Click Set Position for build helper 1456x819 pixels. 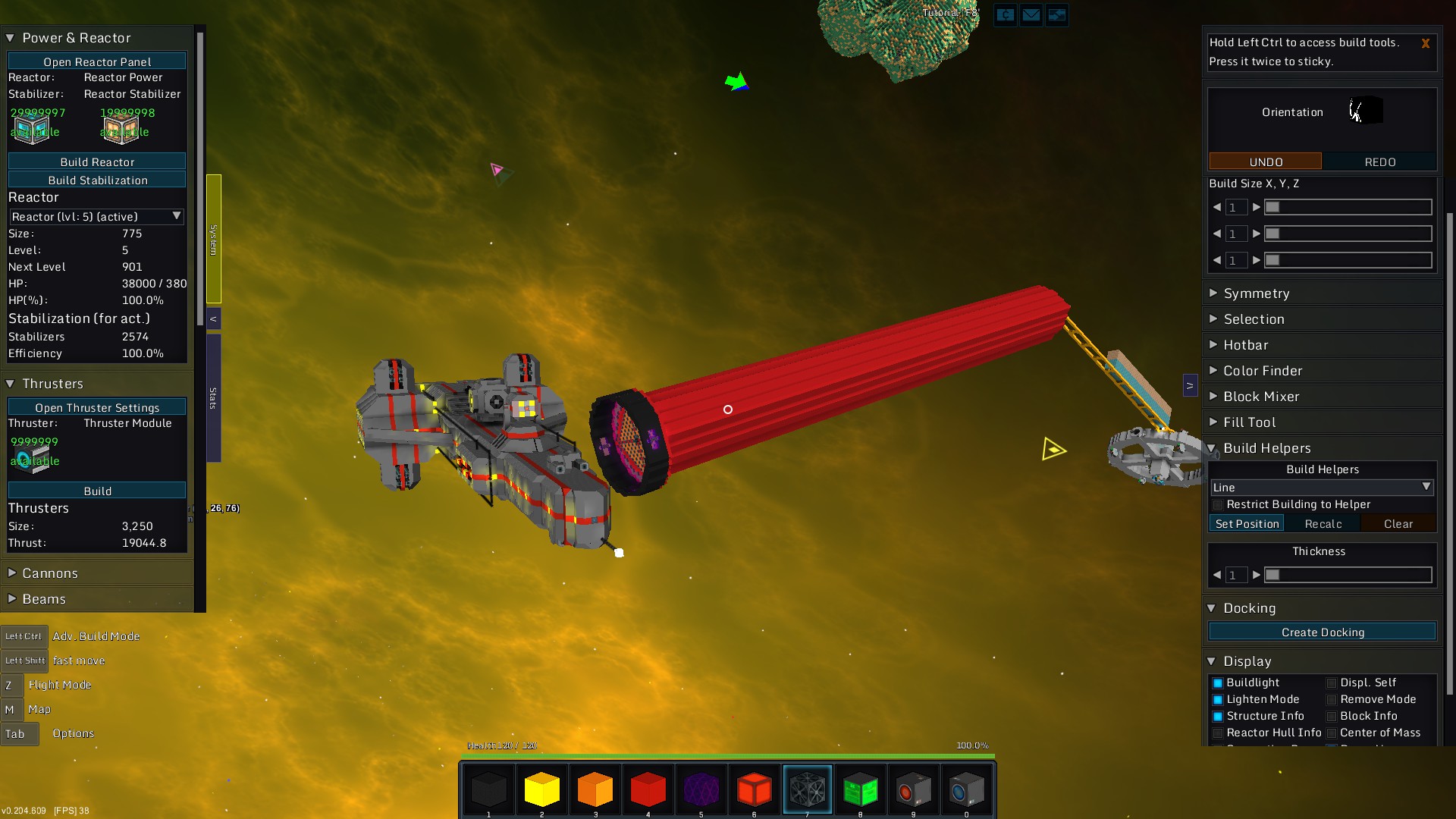(1247, 524)
